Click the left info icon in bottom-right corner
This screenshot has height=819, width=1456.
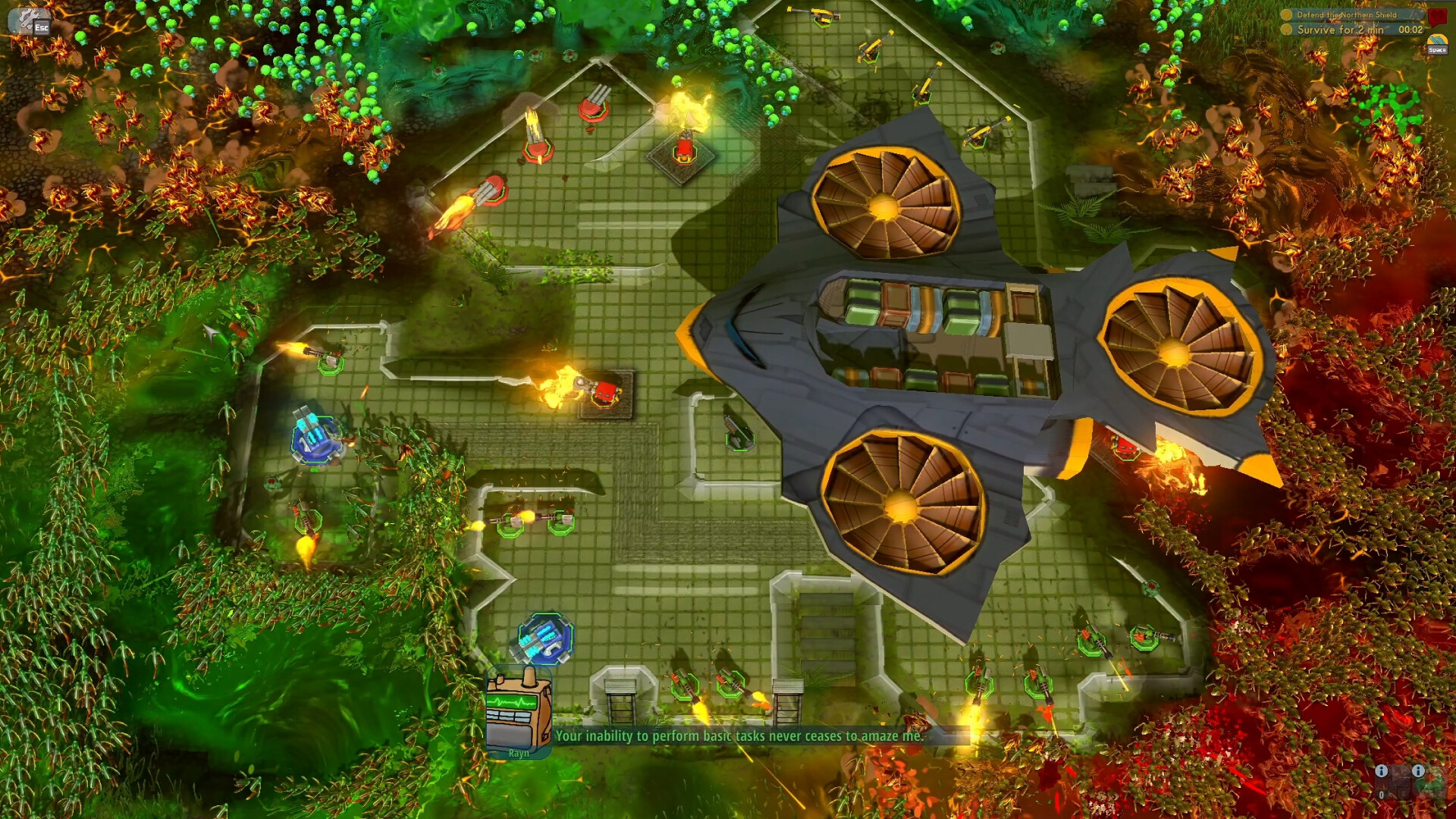1382,771
